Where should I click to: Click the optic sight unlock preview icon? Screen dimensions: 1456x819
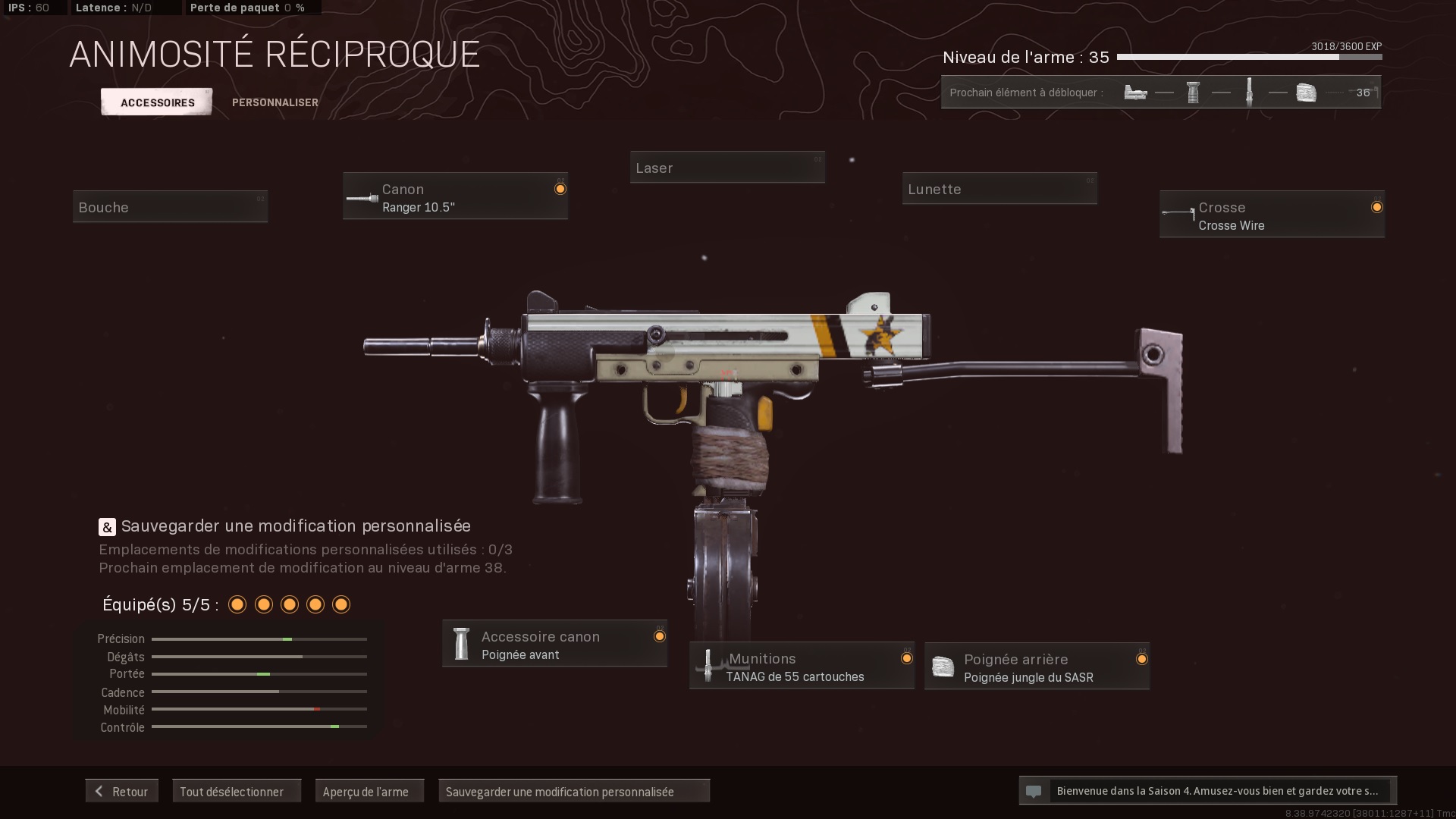[x=1135, y=92]
